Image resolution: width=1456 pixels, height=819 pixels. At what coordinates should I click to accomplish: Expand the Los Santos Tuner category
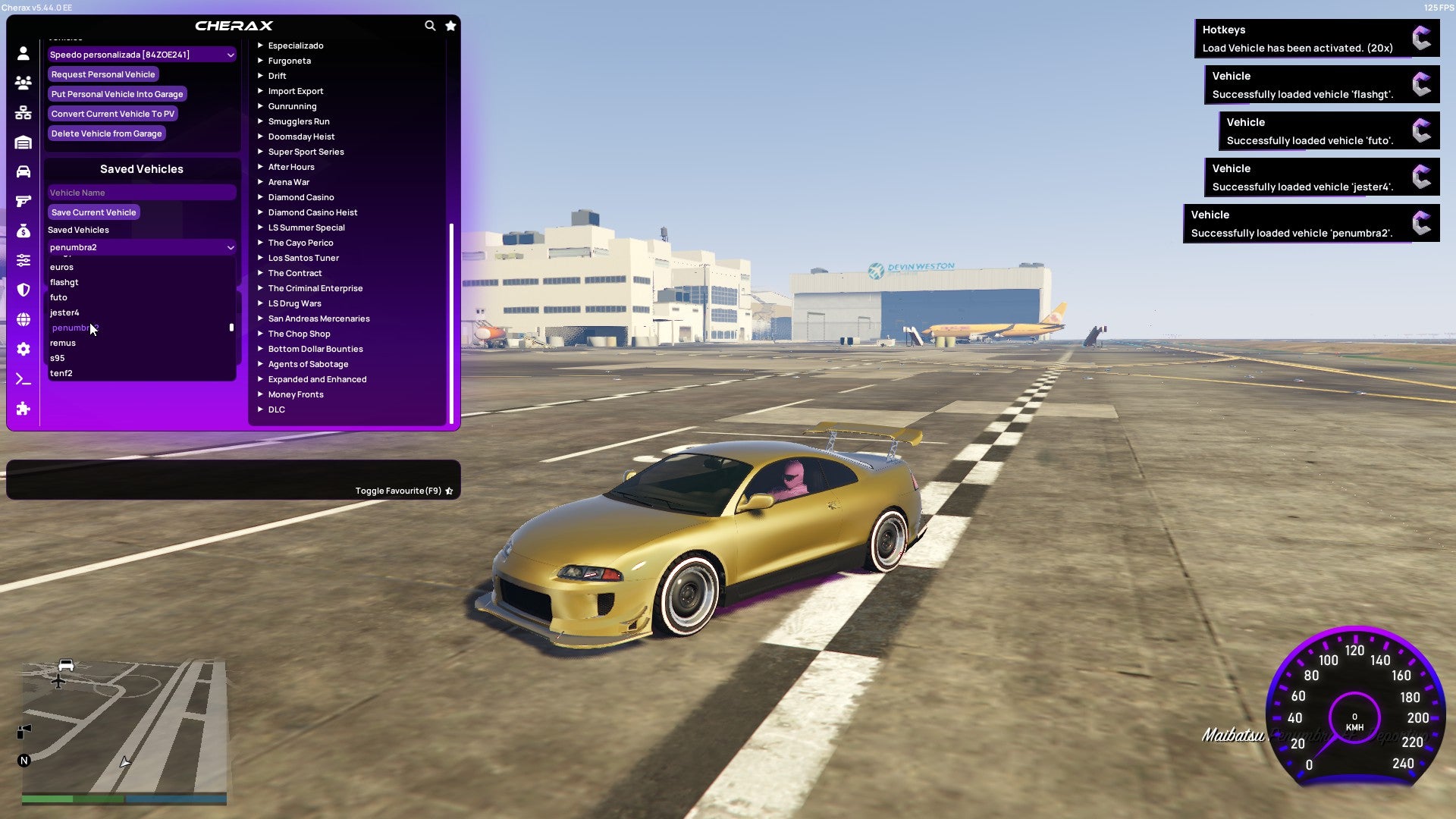pyautogui.click(x=303, y=257)
